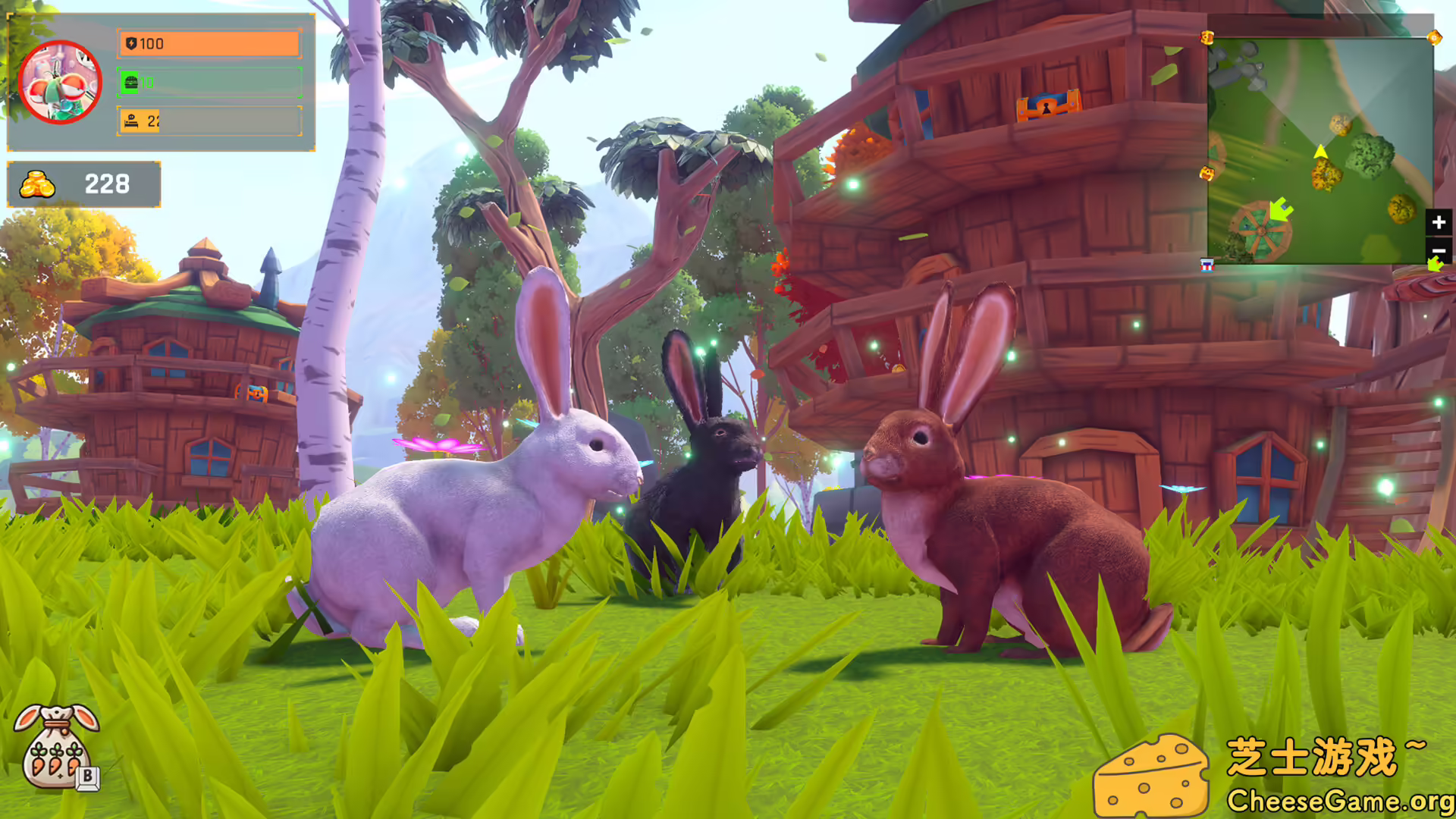Click the bed sleep icon
Image resolution: width=1456 pixels, height=819 pixels.
point(130,121)
